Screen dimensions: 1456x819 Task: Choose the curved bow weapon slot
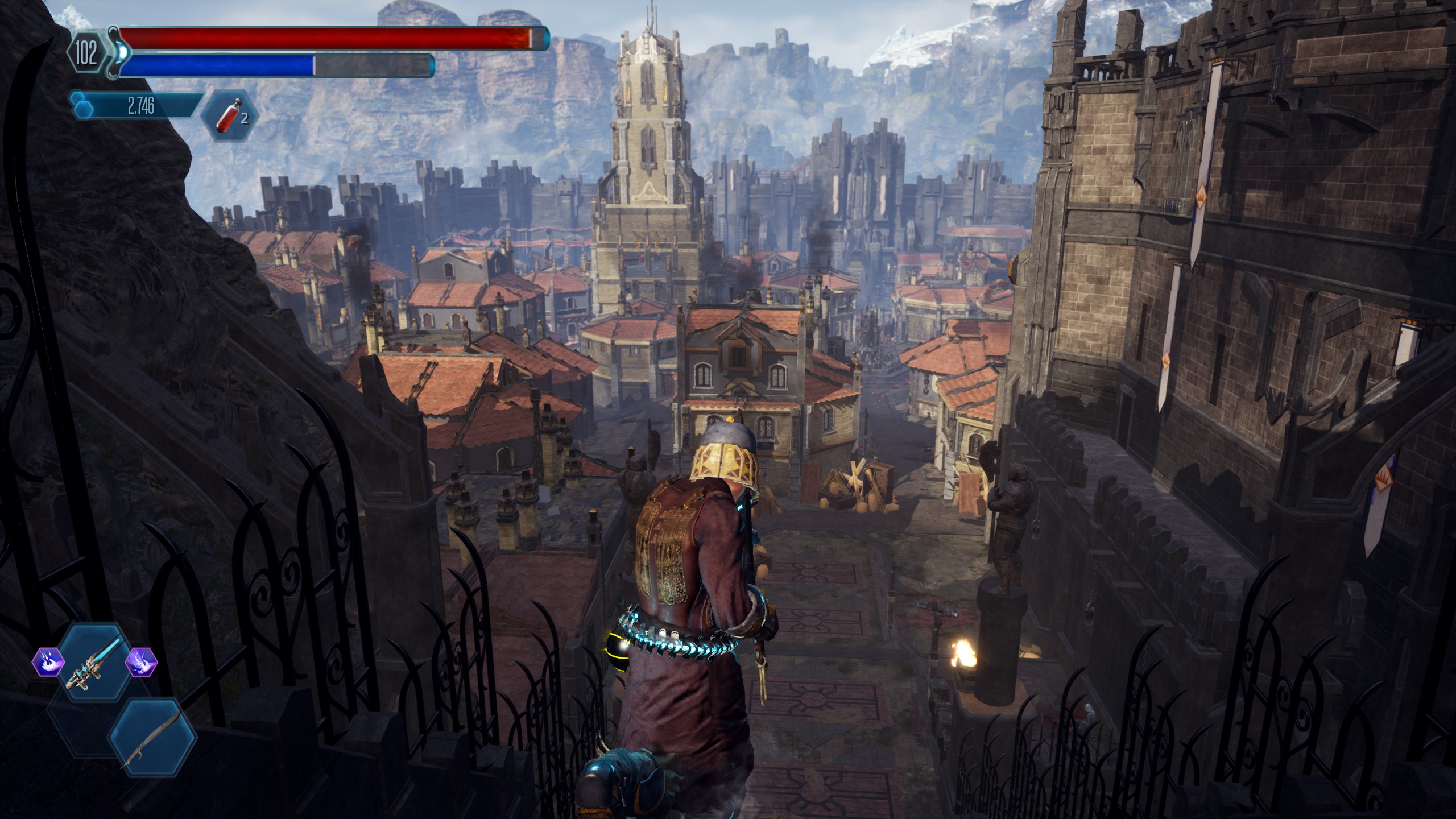pyautogui.click(x=152, y=738)
